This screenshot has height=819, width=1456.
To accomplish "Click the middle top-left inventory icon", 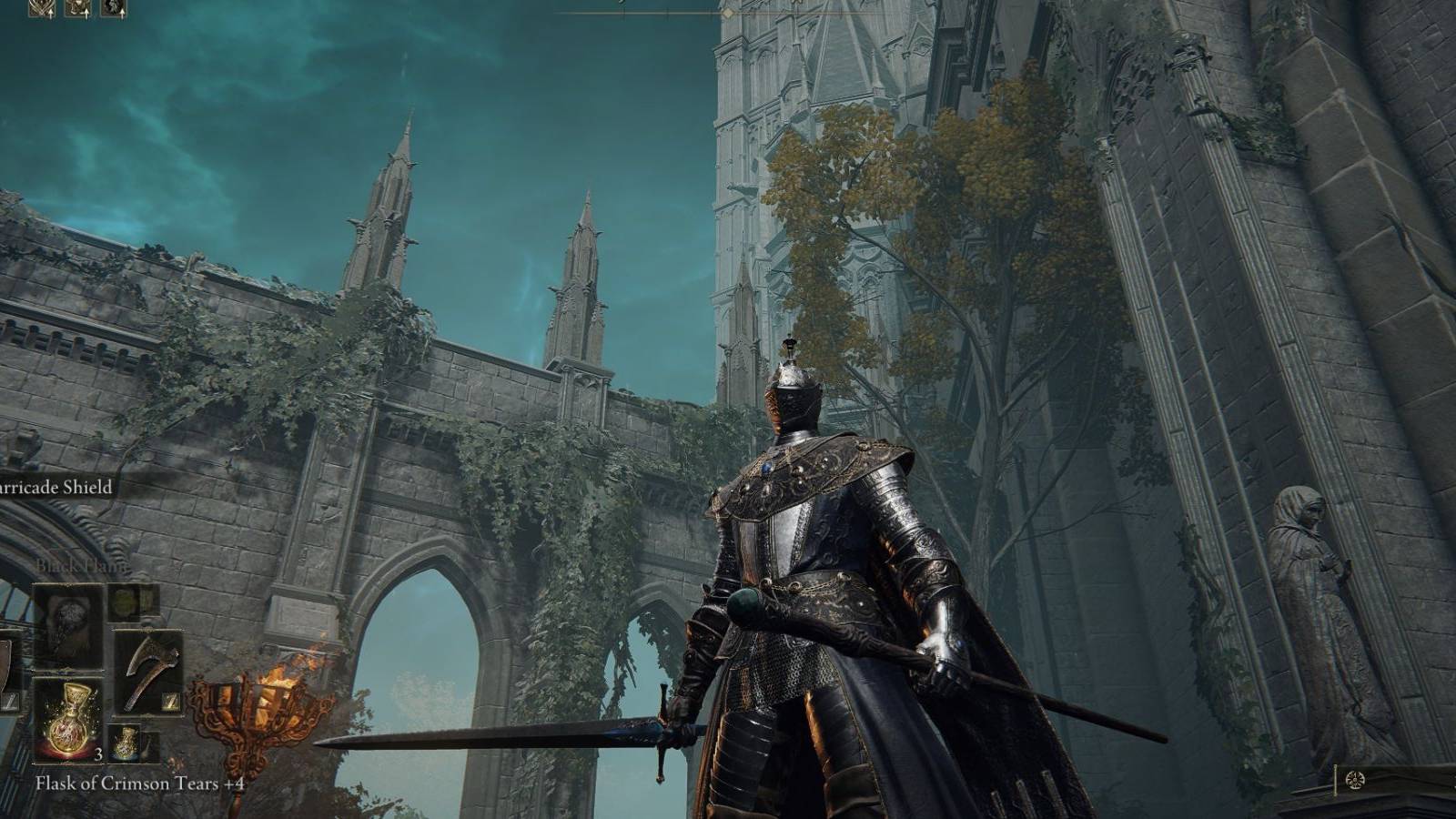I will point(77,9).
